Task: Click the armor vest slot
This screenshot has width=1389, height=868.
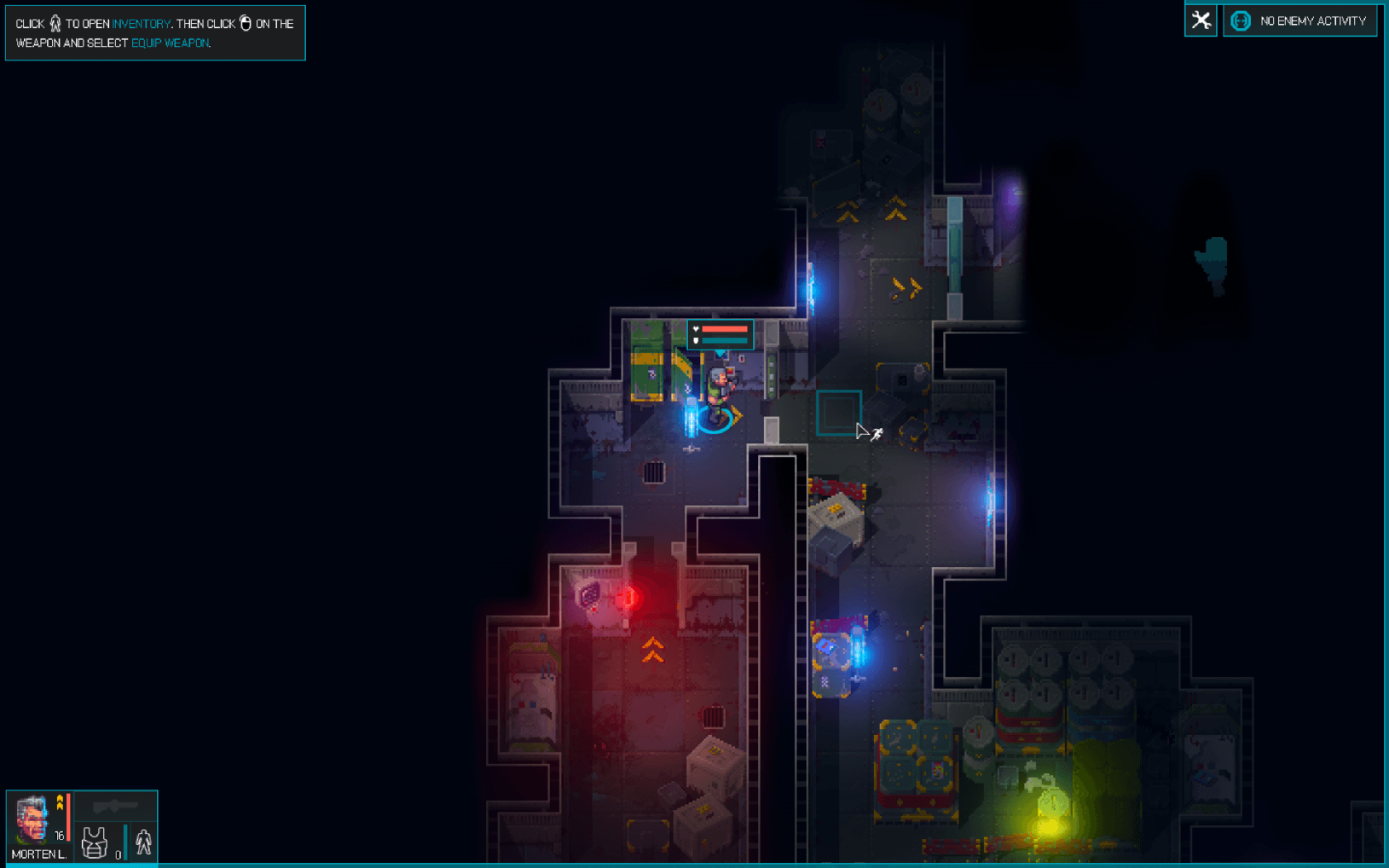Action: coord(95,843)
